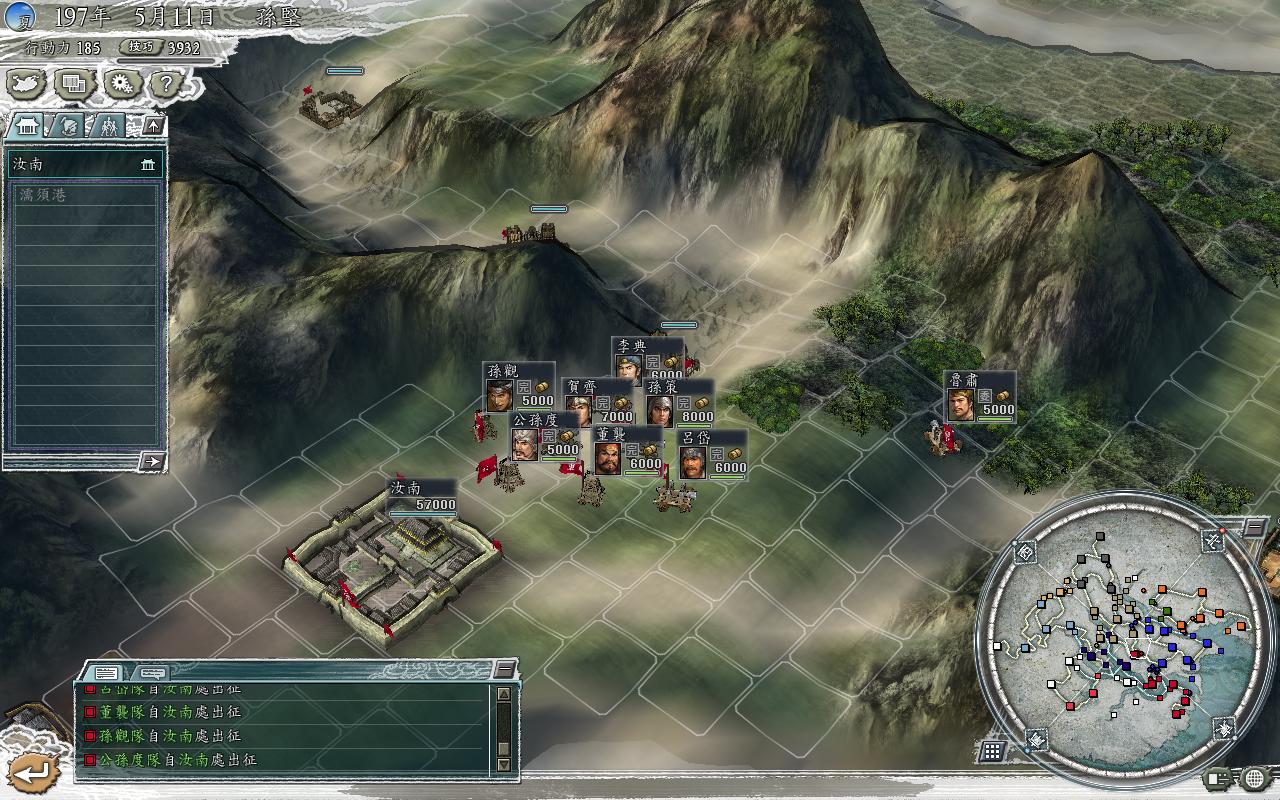Open the gear settings menu
The image size is (1280, 800).
pyautogui.click(x=121, y=84)
